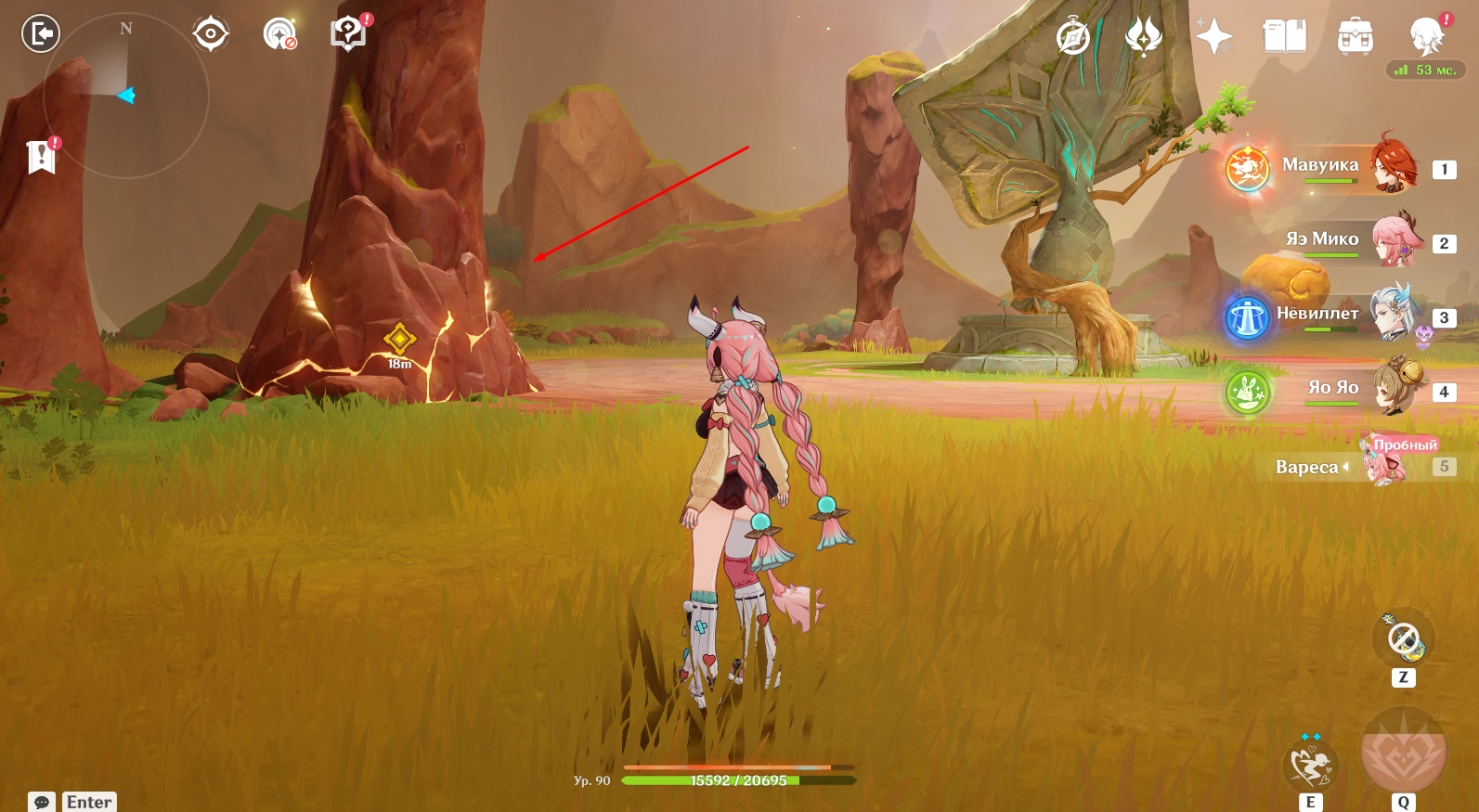The width and height of the screenshot is (1479, 812).
Task: Click the flame-shaped icon beside the compass
Action: [1144, 37]
